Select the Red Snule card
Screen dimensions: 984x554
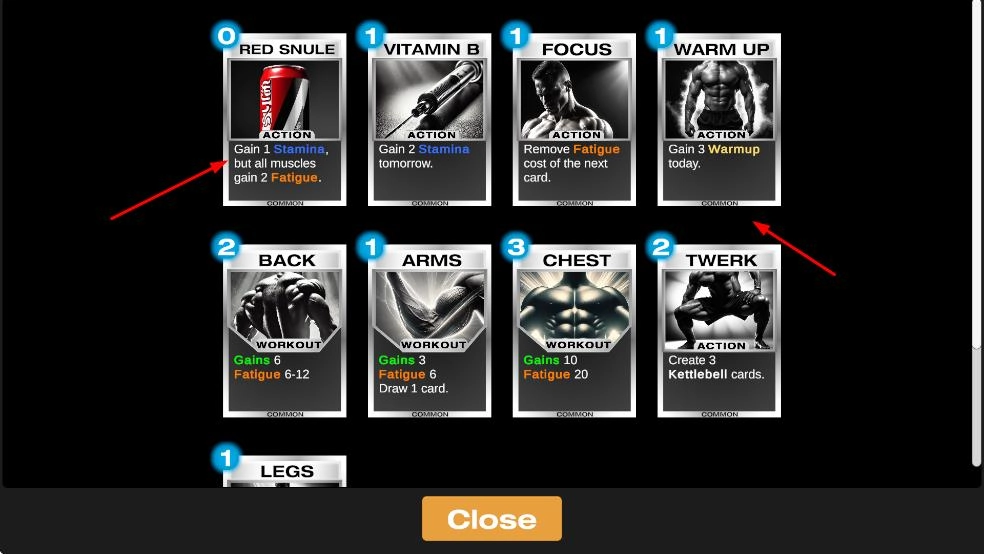tap(285, 120)
